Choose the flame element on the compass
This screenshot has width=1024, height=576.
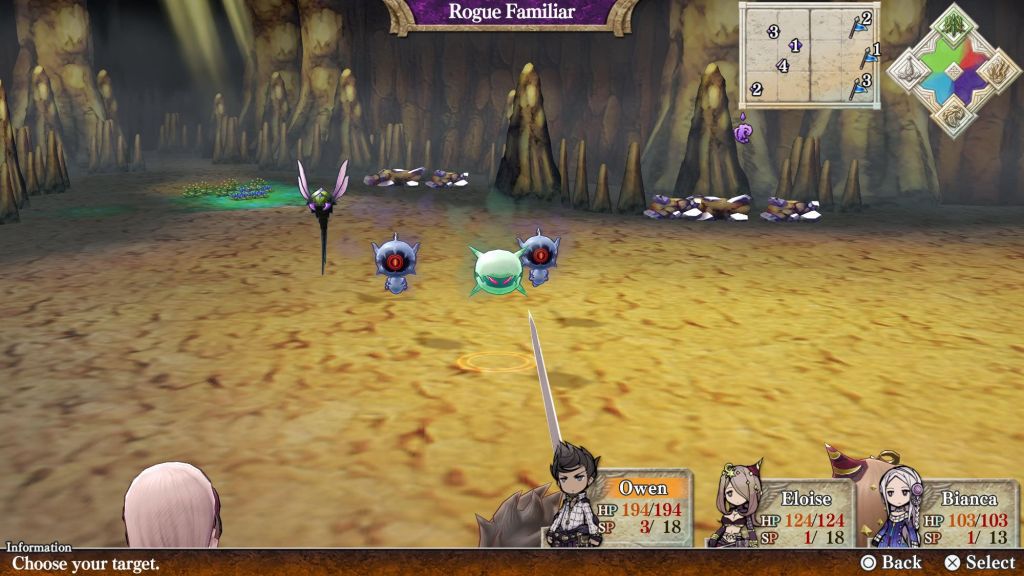997,71
